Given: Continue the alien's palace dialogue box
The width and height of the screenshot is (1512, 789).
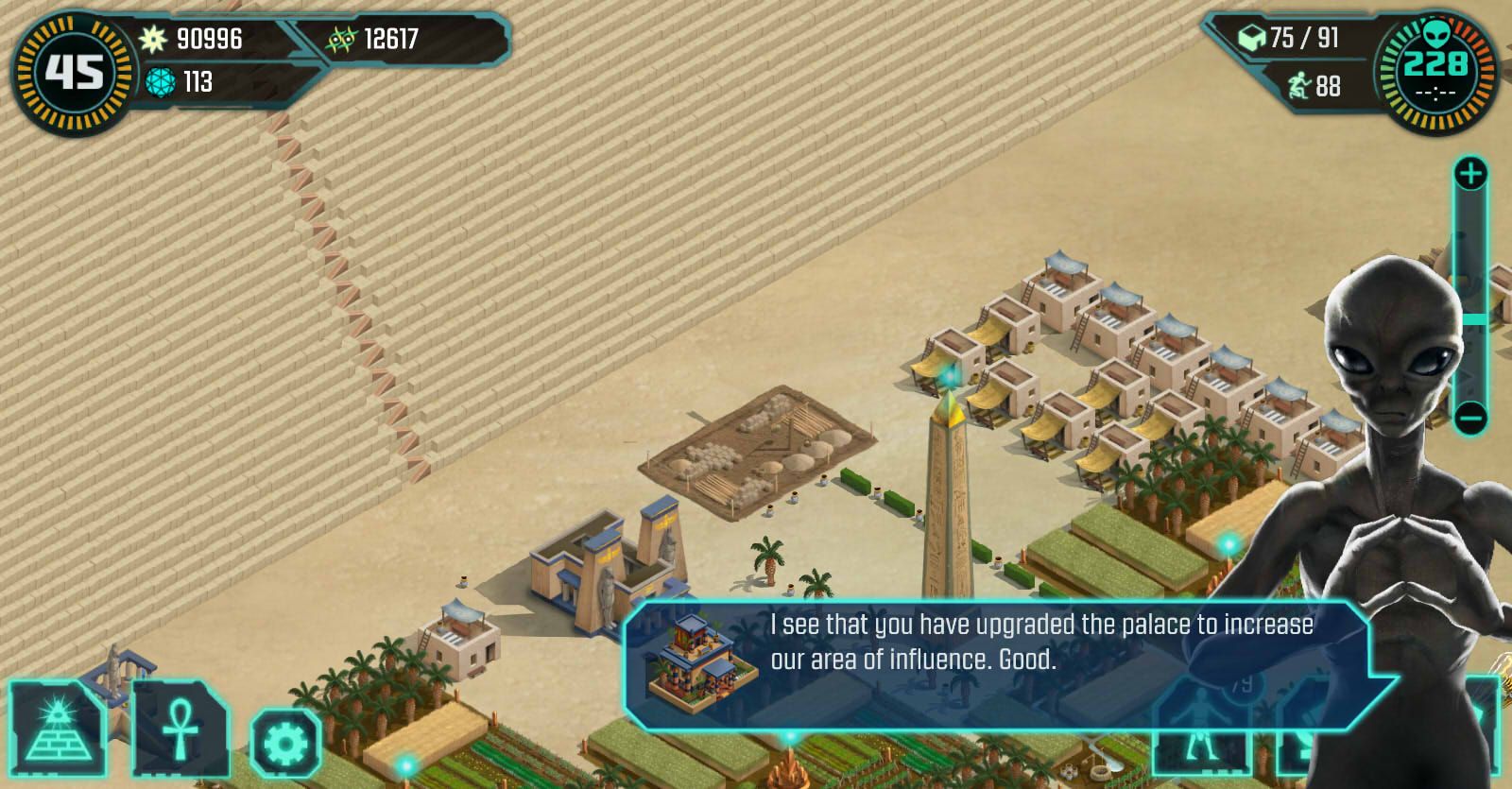Looking at the screenshot, I should [x=997, y=663].
